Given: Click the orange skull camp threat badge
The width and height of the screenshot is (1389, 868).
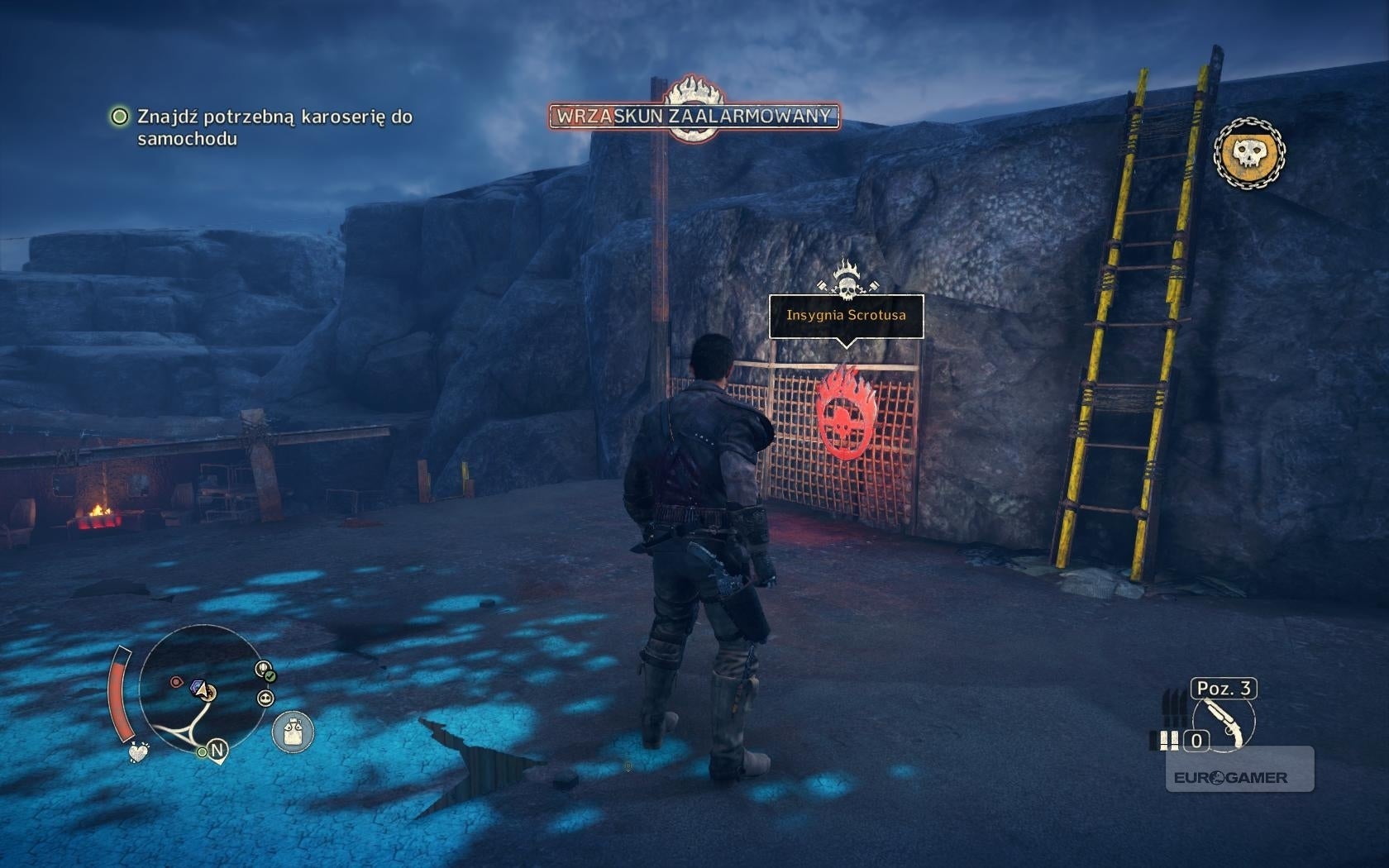Looking at the screenshot, I should (x=1249, y=152).
